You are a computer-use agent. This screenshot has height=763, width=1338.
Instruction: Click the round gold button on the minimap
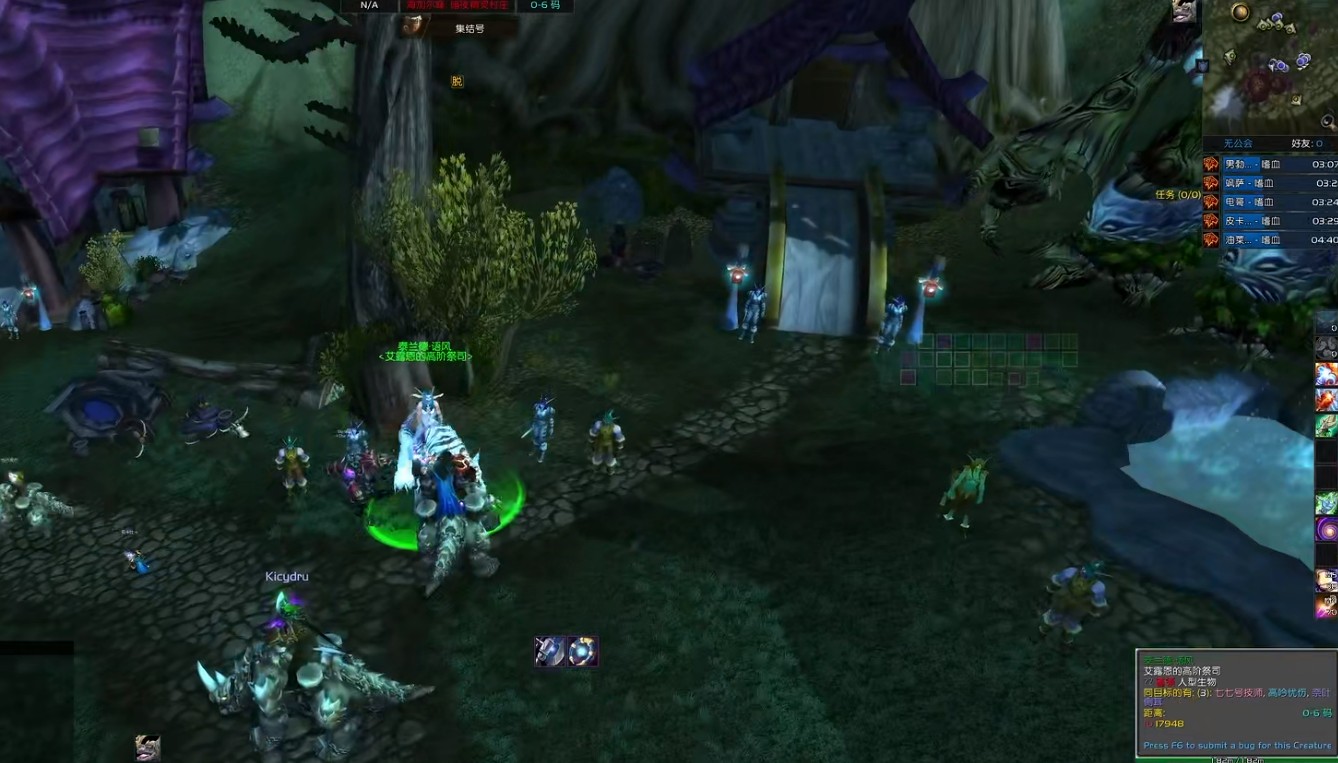point(1241,12)
